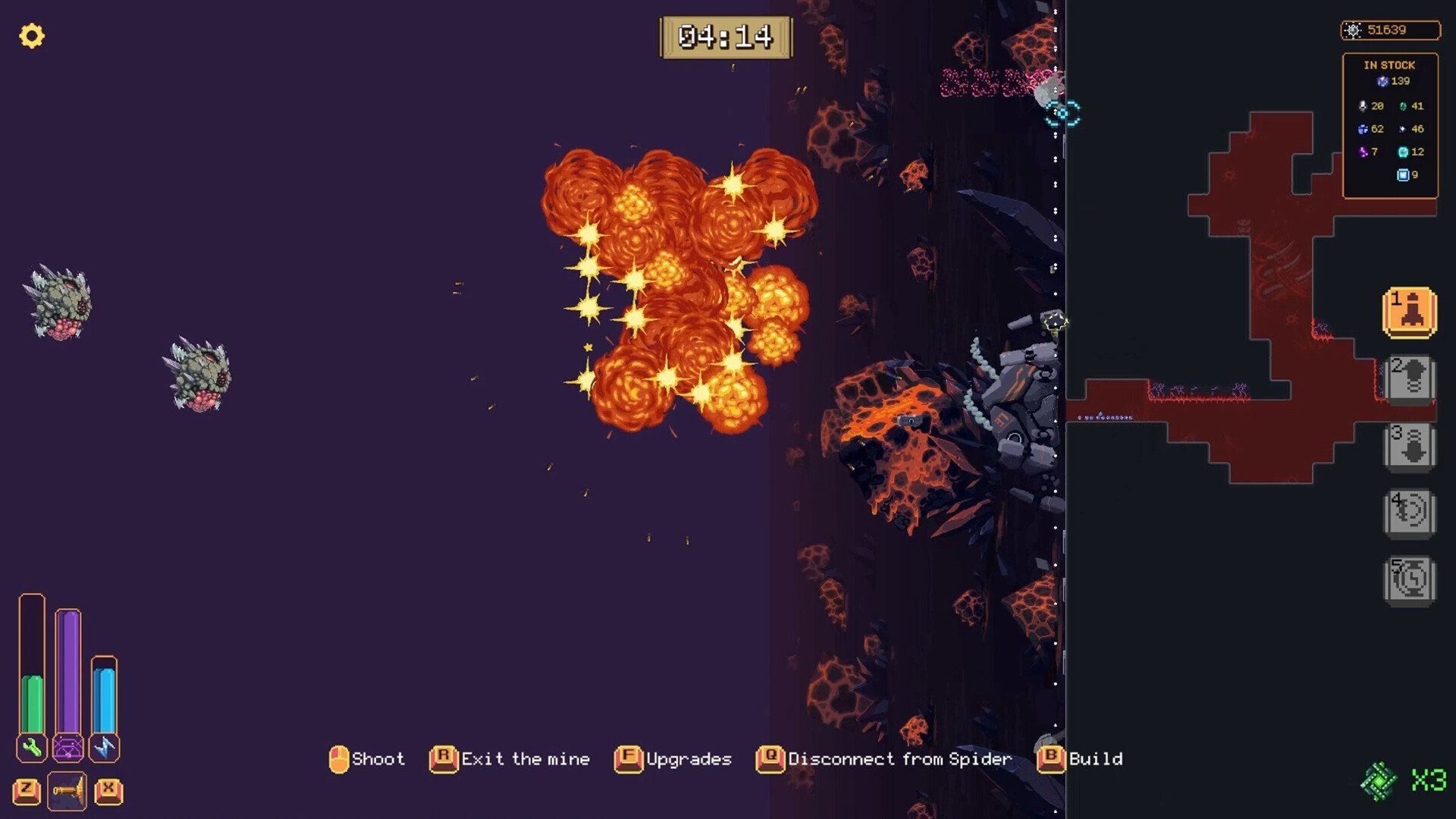This screenshot has height=819, width=1456.
Task: Activate the lightning coil slot 5
Action: point(1410,580)
